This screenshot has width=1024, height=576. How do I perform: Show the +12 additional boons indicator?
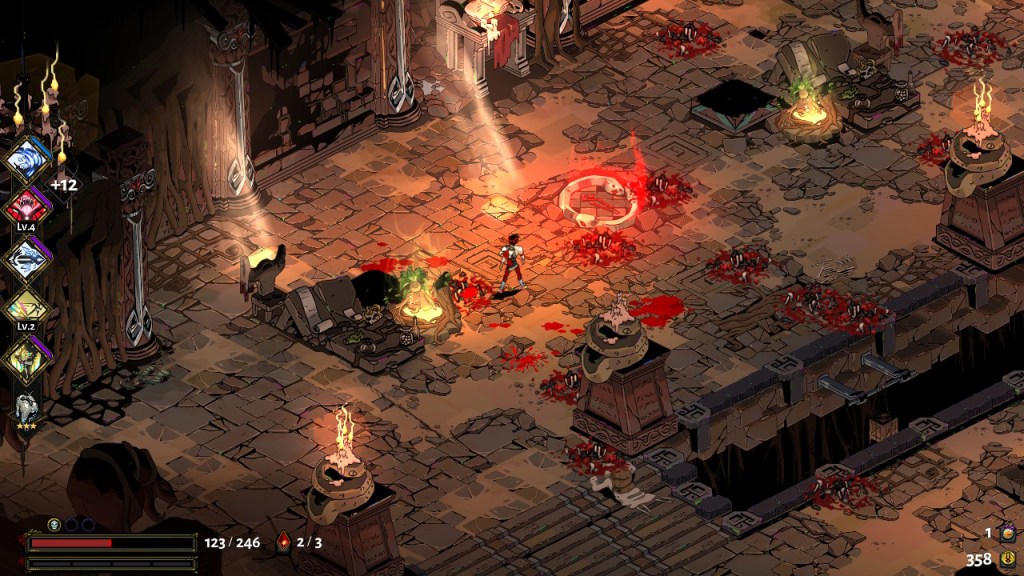[x=65, y=185]
